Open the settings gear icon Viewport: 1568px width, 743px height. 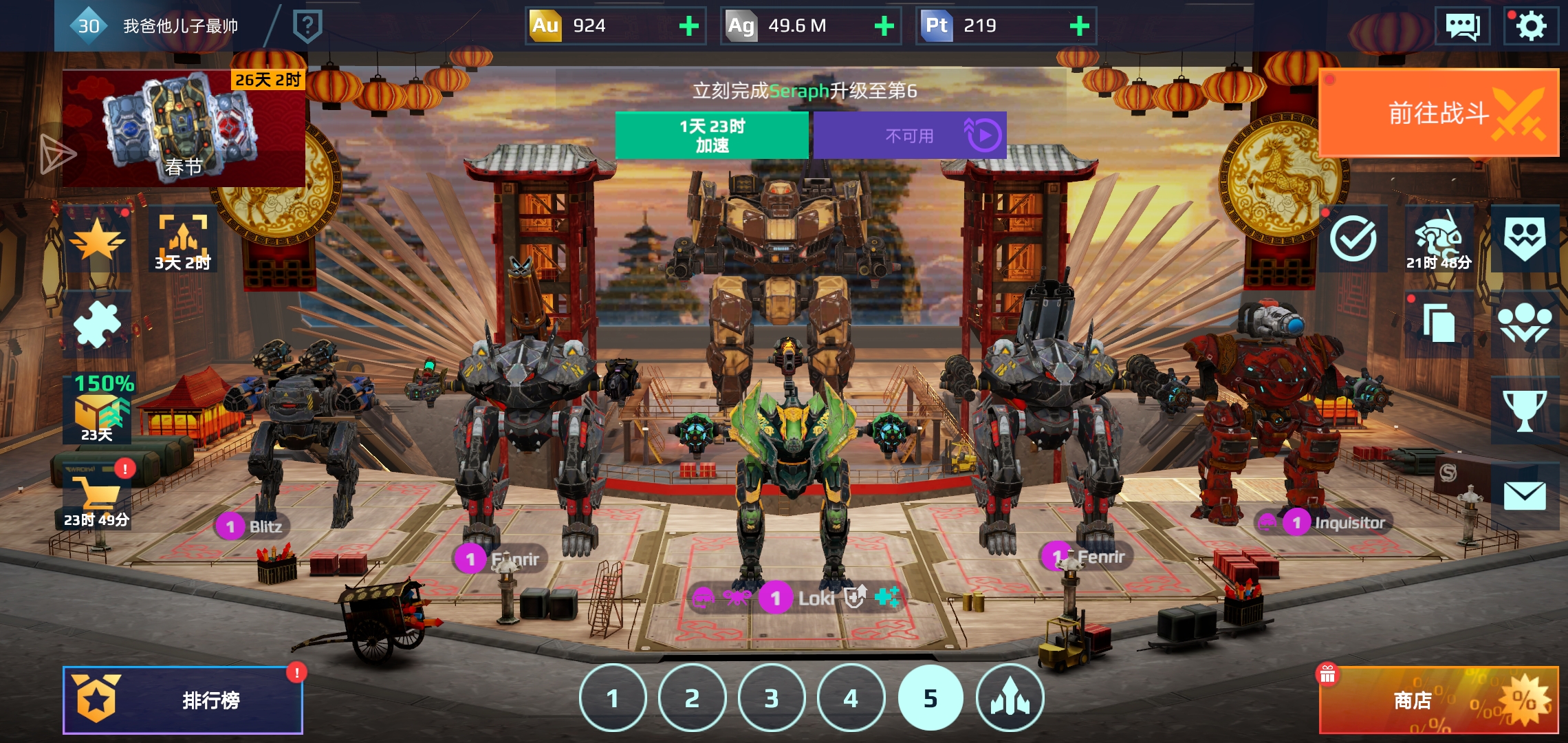pos(1531,26)
